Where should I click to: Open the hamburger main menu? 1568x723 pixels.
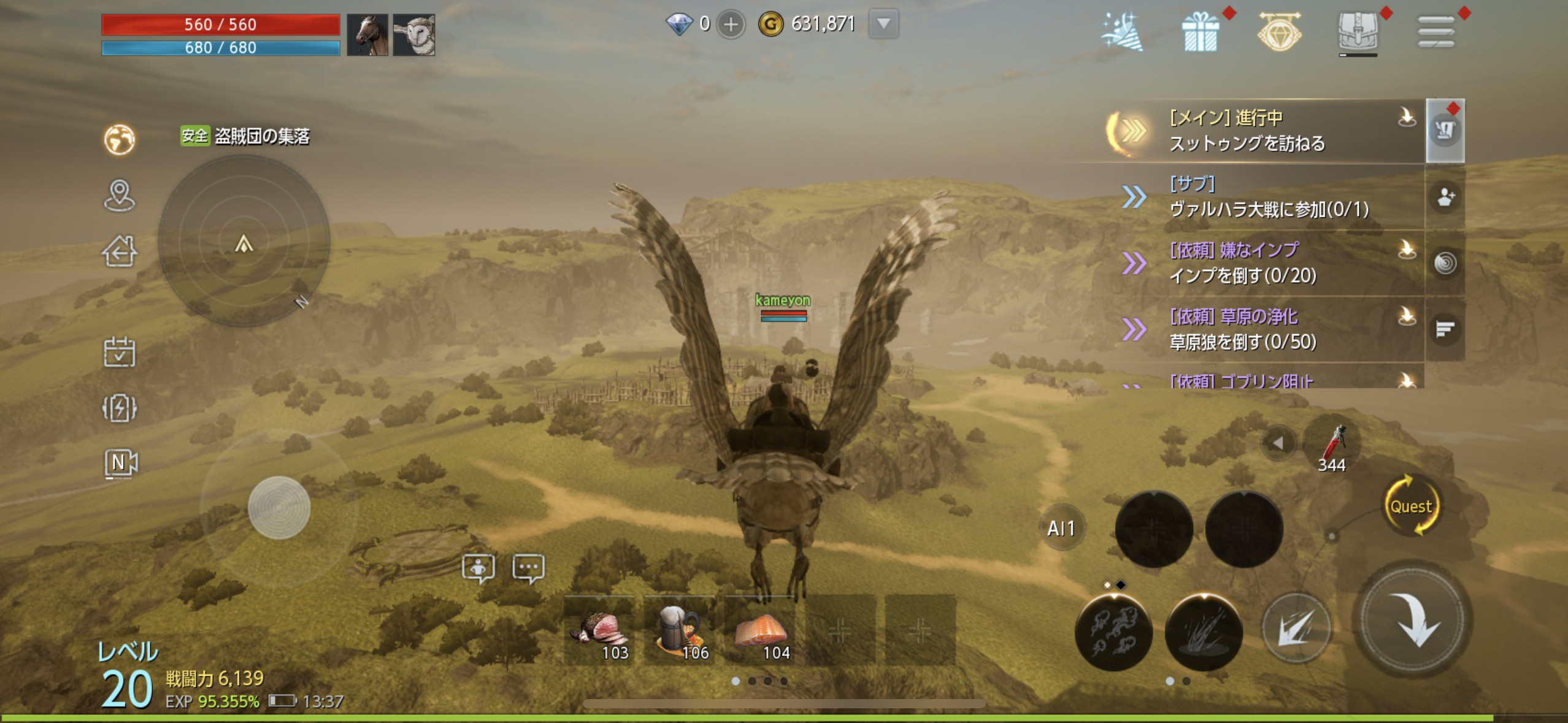1435,31
